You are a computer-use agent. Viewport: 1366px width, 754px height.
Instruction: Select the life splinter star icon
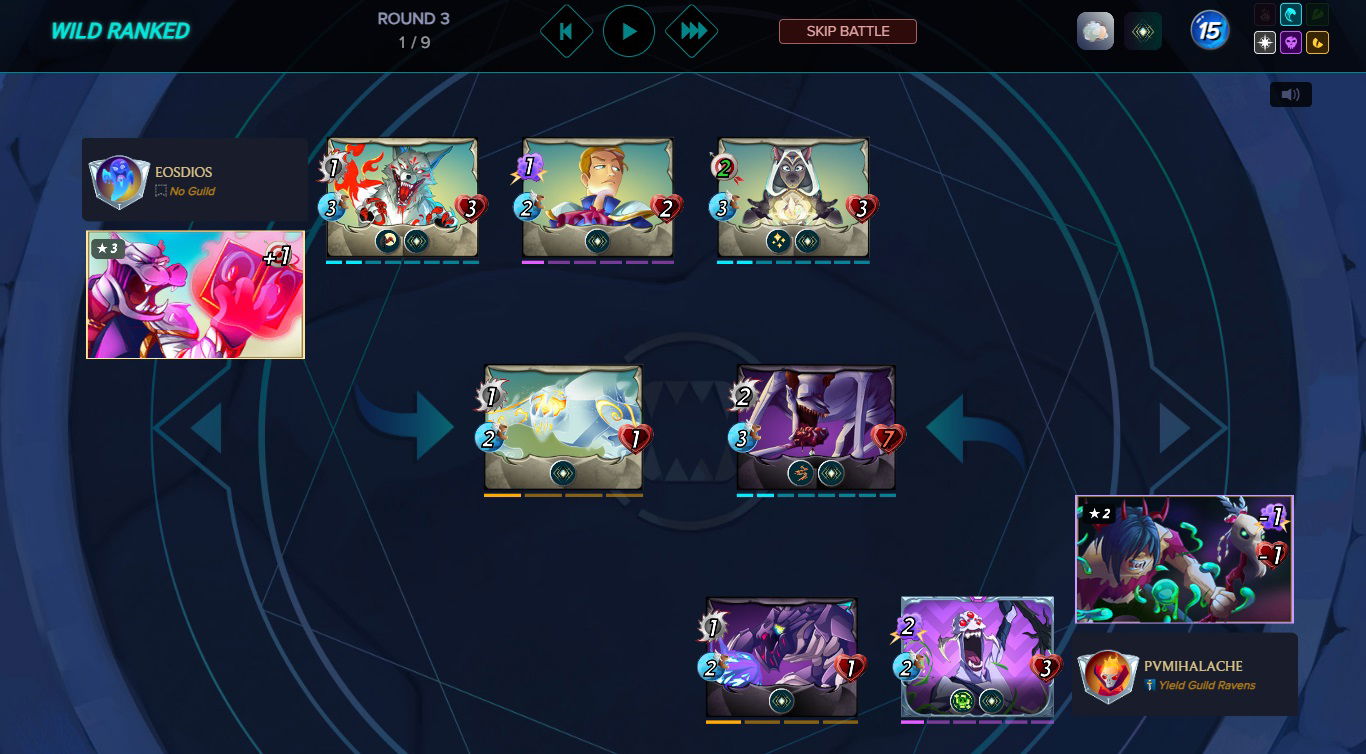pos(1265,42)
